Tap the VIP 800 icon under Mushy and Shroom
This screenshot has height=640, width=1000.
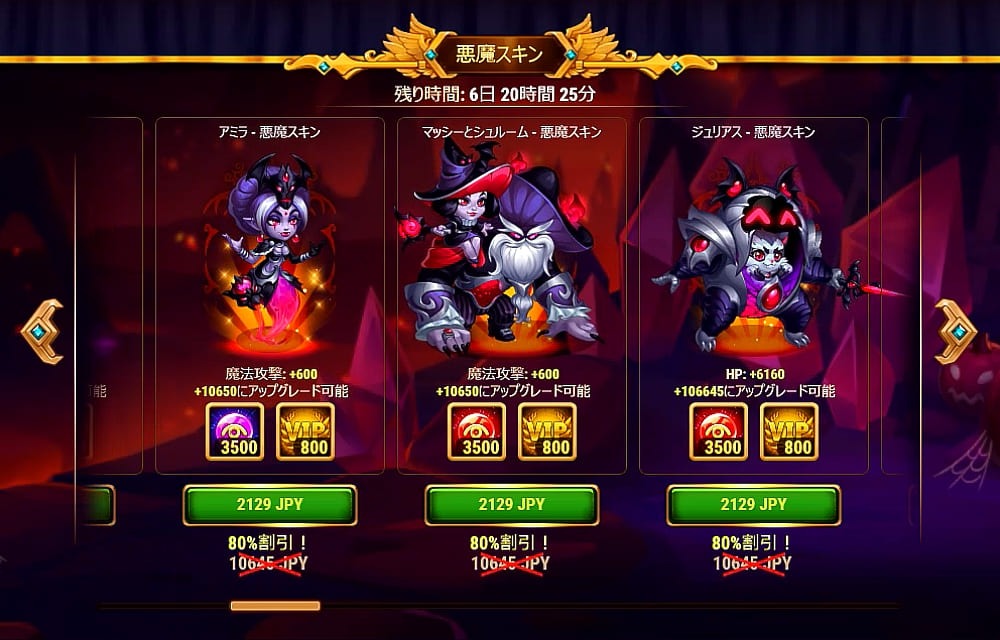click(x=547, y=432)
